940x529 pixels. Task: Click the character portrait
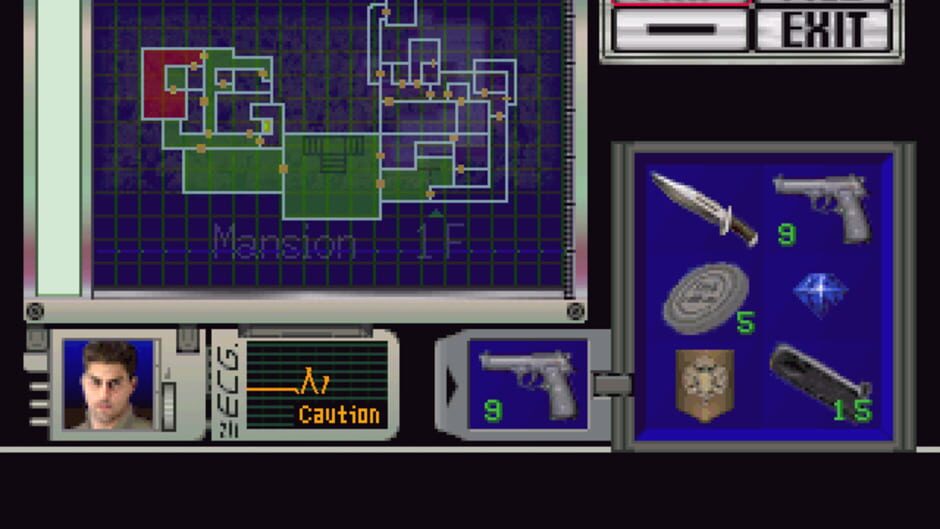109,384
